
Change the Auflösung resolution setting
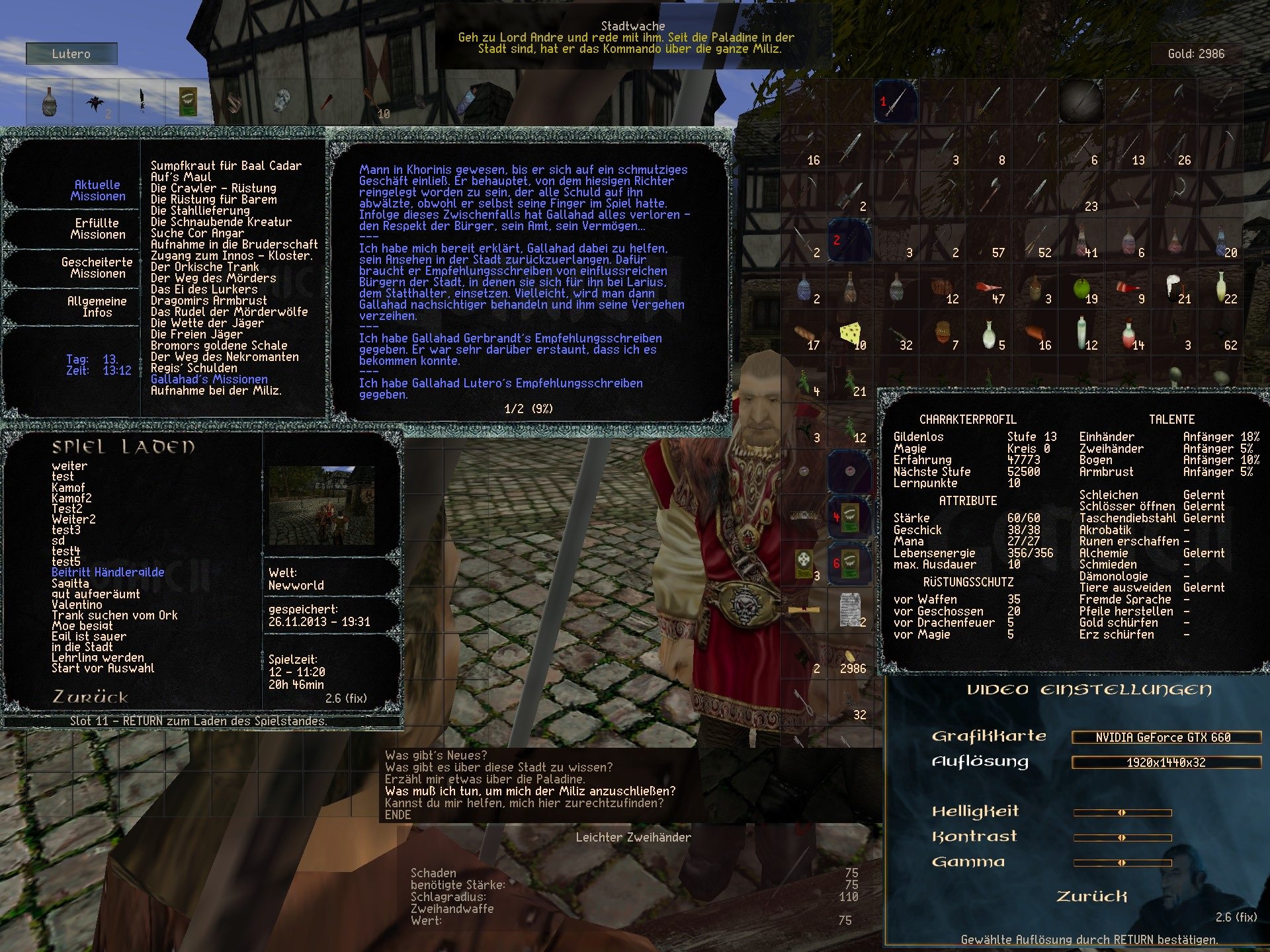[x=1166, y=763]
